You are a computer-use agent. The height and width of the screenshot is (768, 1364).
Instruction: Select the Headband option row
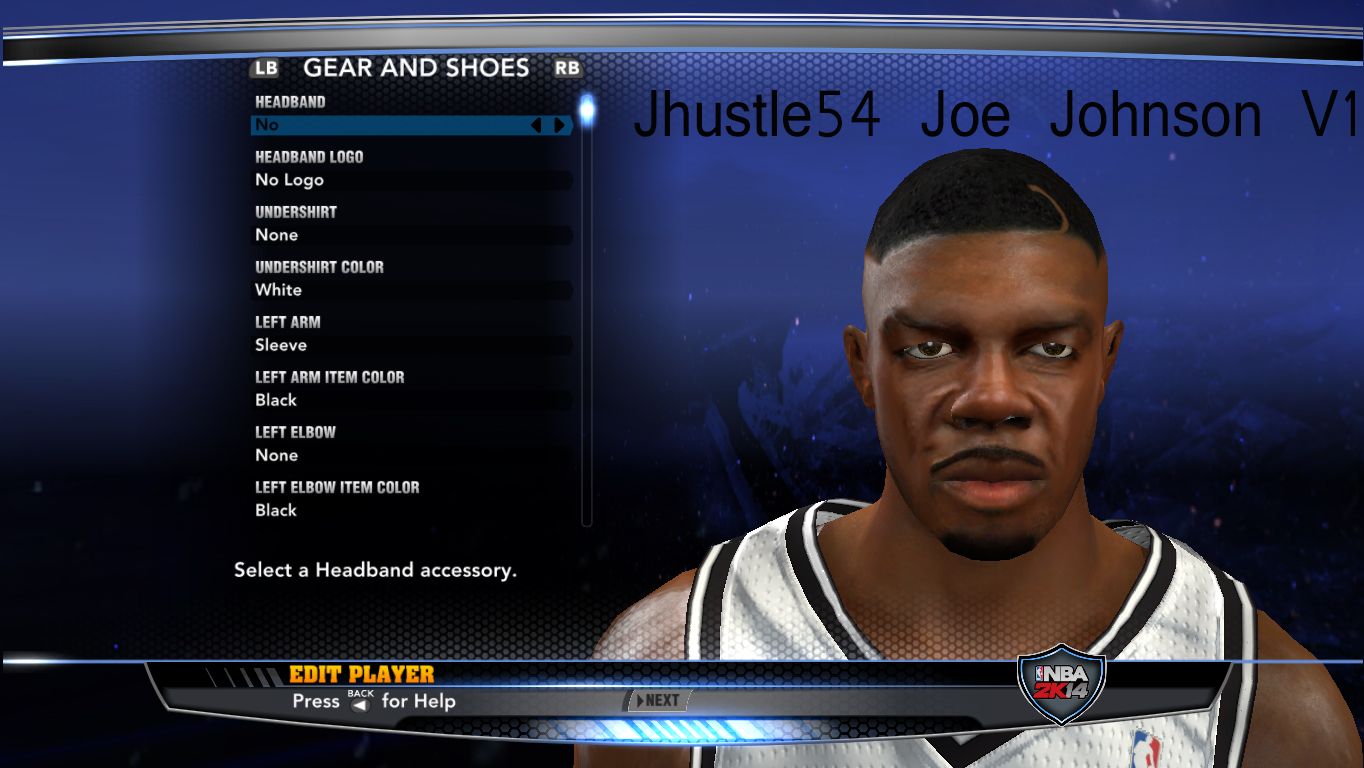point(390,125)
